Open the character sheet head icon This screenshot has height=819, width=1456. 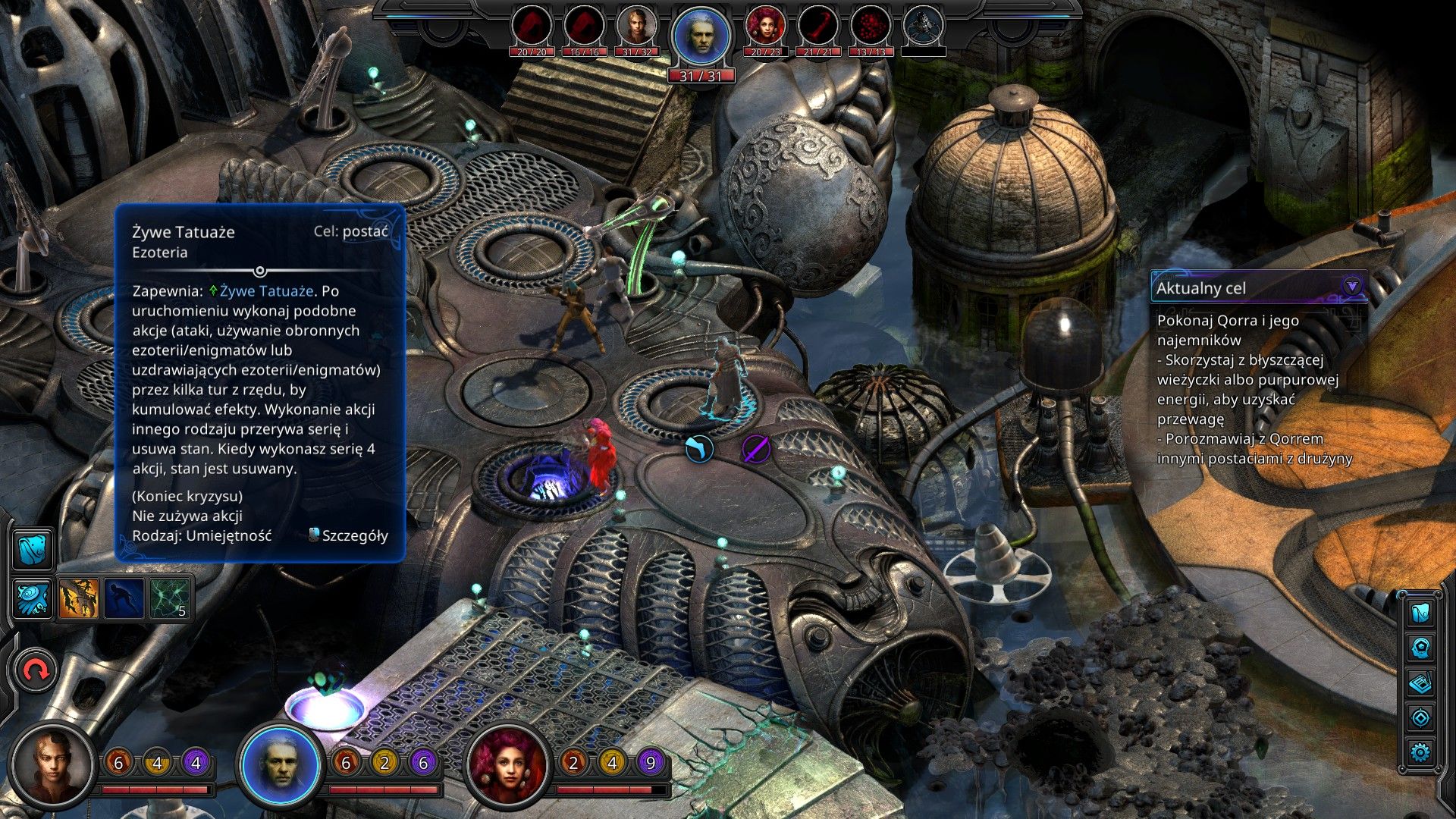[x=1420, y=648]
